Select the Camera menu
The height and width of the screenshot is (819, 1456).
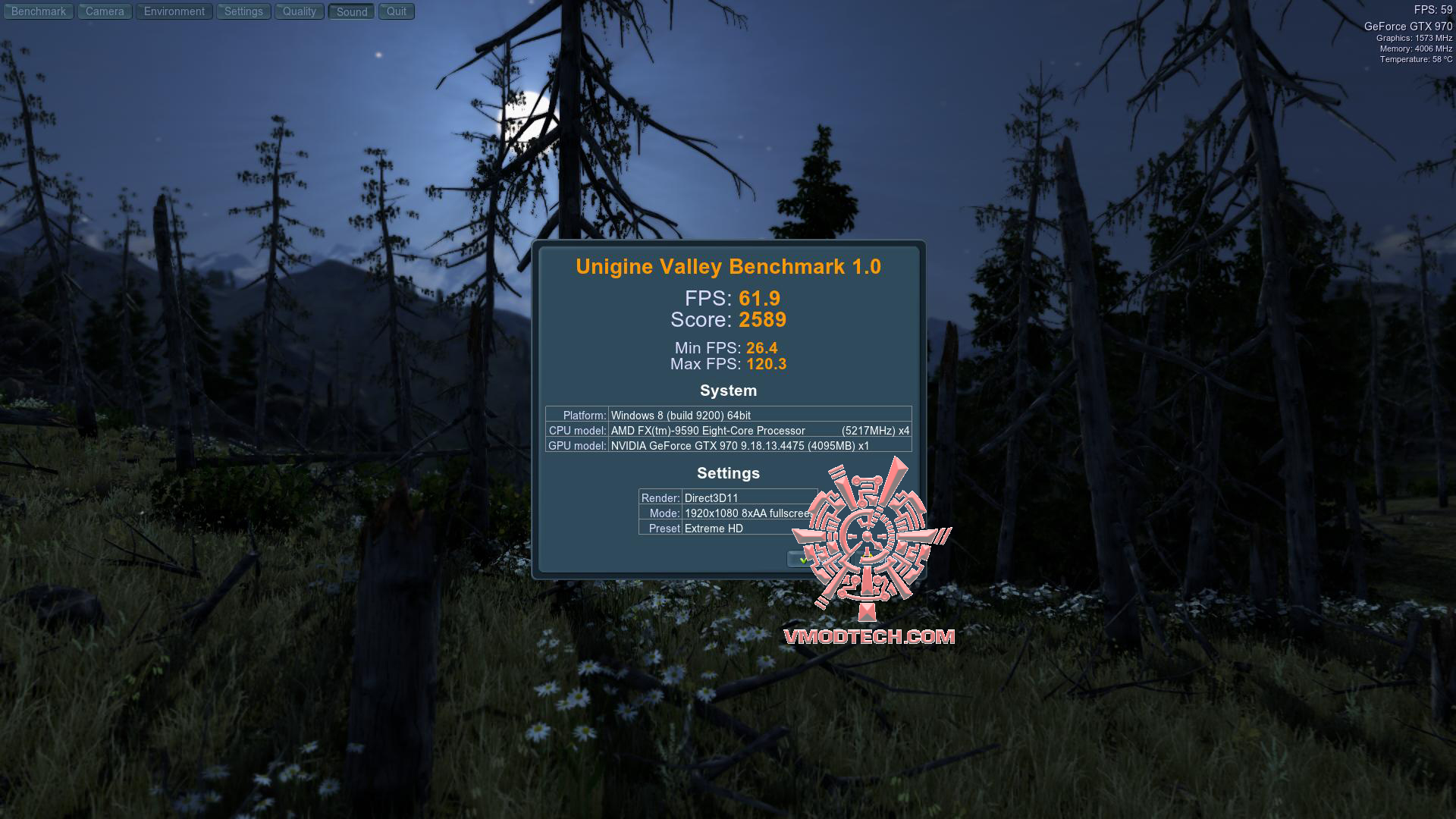point(105,11)
